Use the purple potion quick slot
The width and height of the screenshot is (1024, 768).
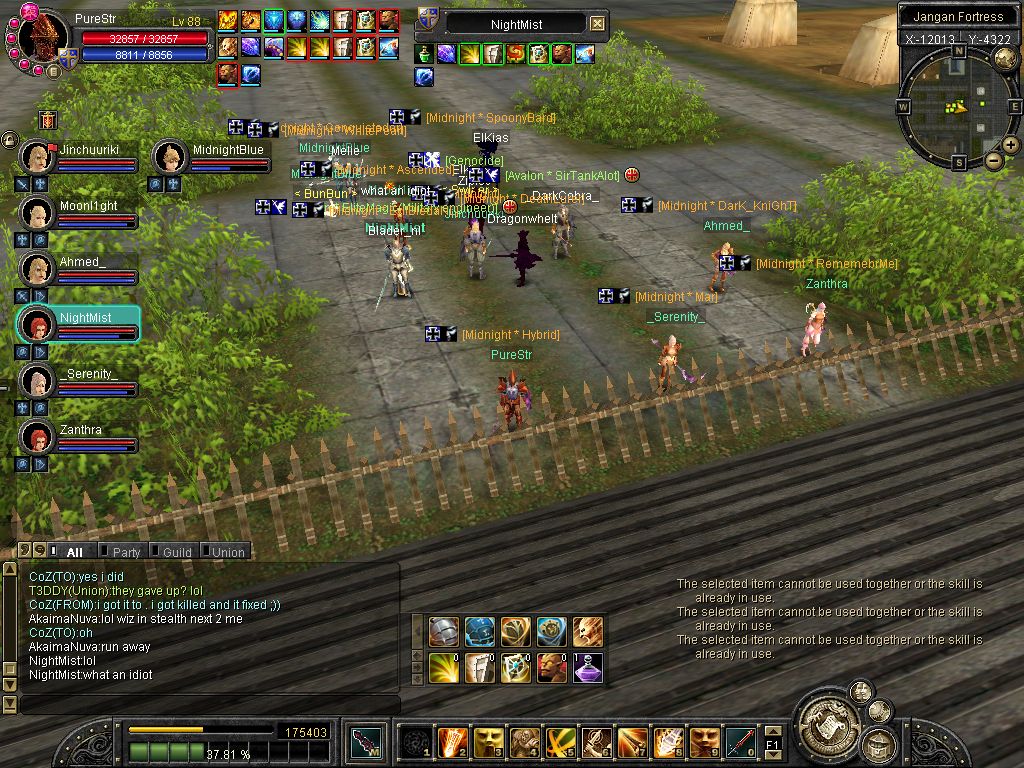[588, 668]
